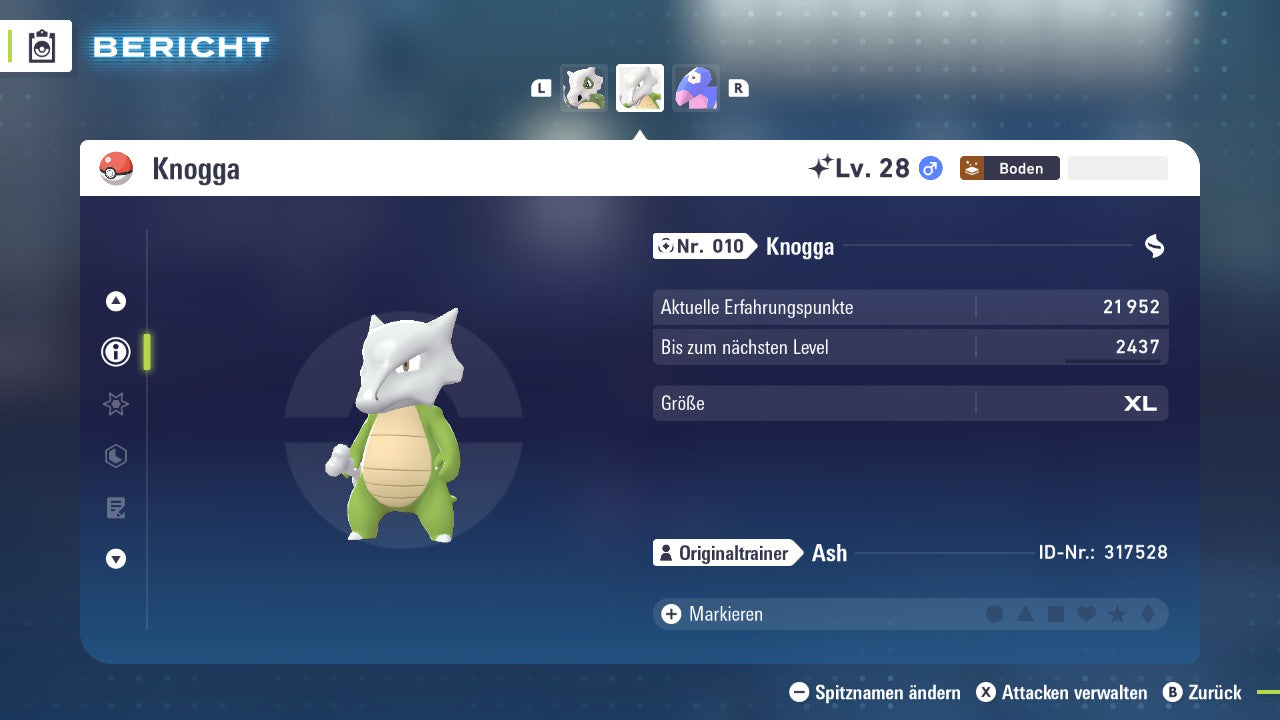Open the star-shaped stats section in sidebar
The image size is (1280, 720).
point(115,404)
